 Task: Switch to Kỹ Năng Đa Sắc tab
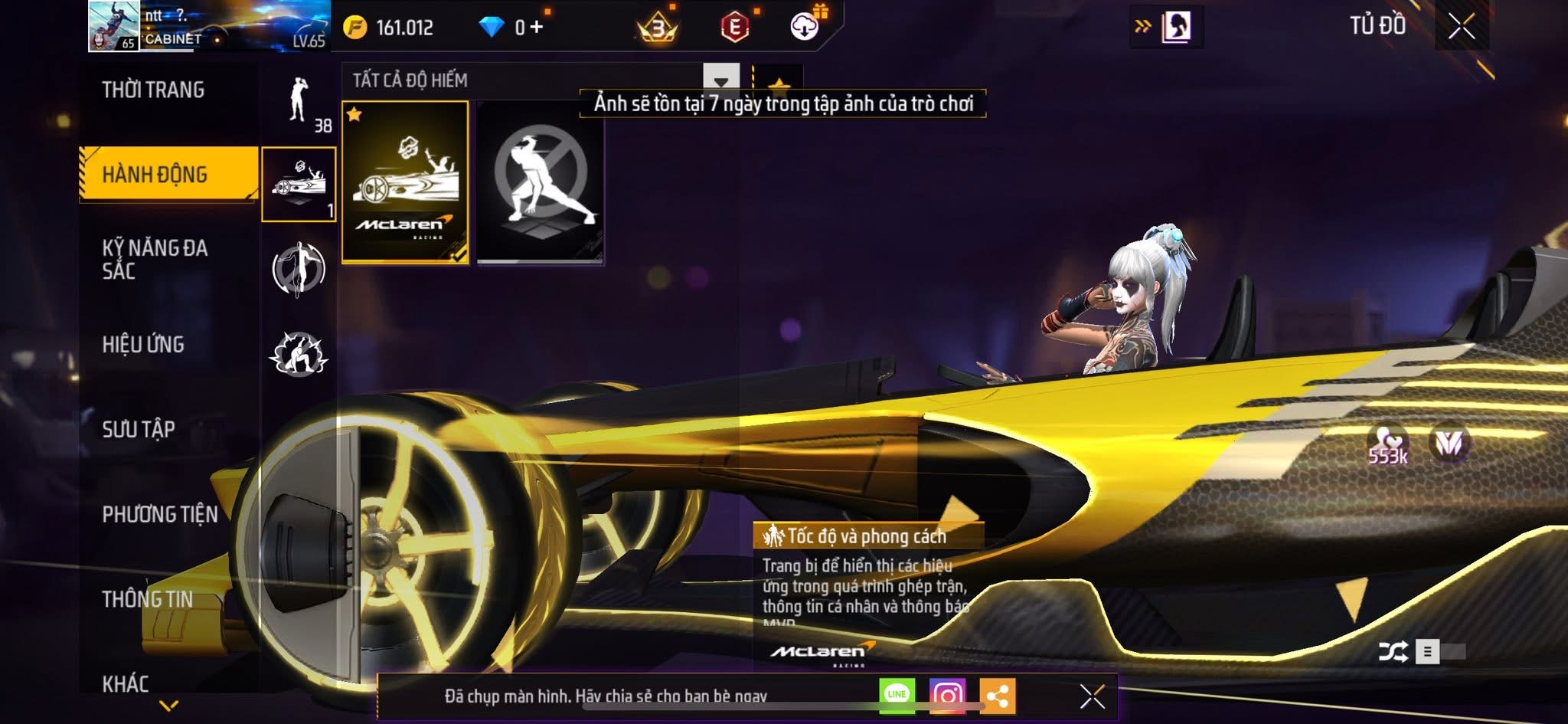[x=155, y=259]
